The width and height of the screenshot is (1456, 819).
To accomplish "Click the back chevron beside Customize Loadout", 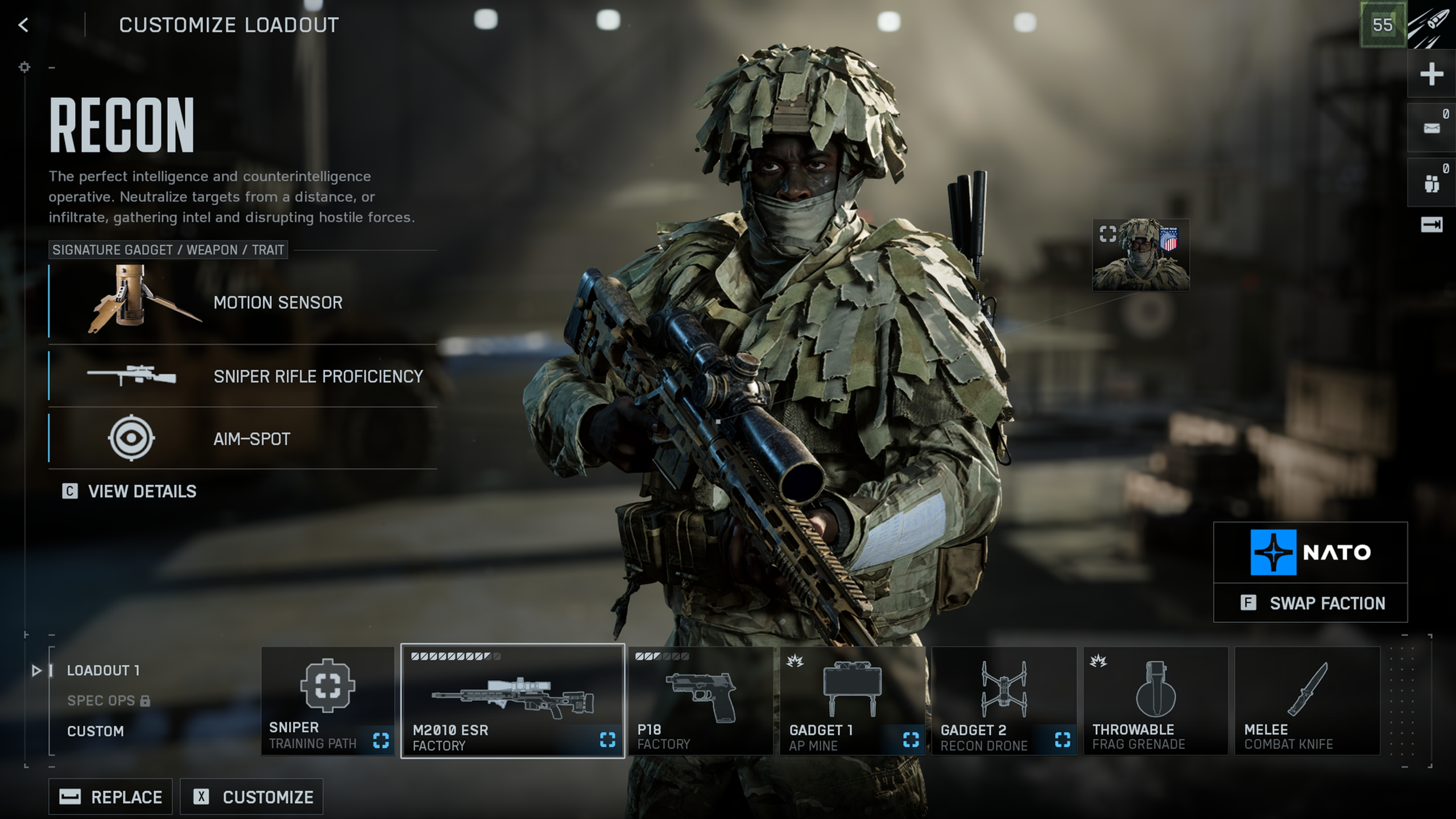I will 23,25.
